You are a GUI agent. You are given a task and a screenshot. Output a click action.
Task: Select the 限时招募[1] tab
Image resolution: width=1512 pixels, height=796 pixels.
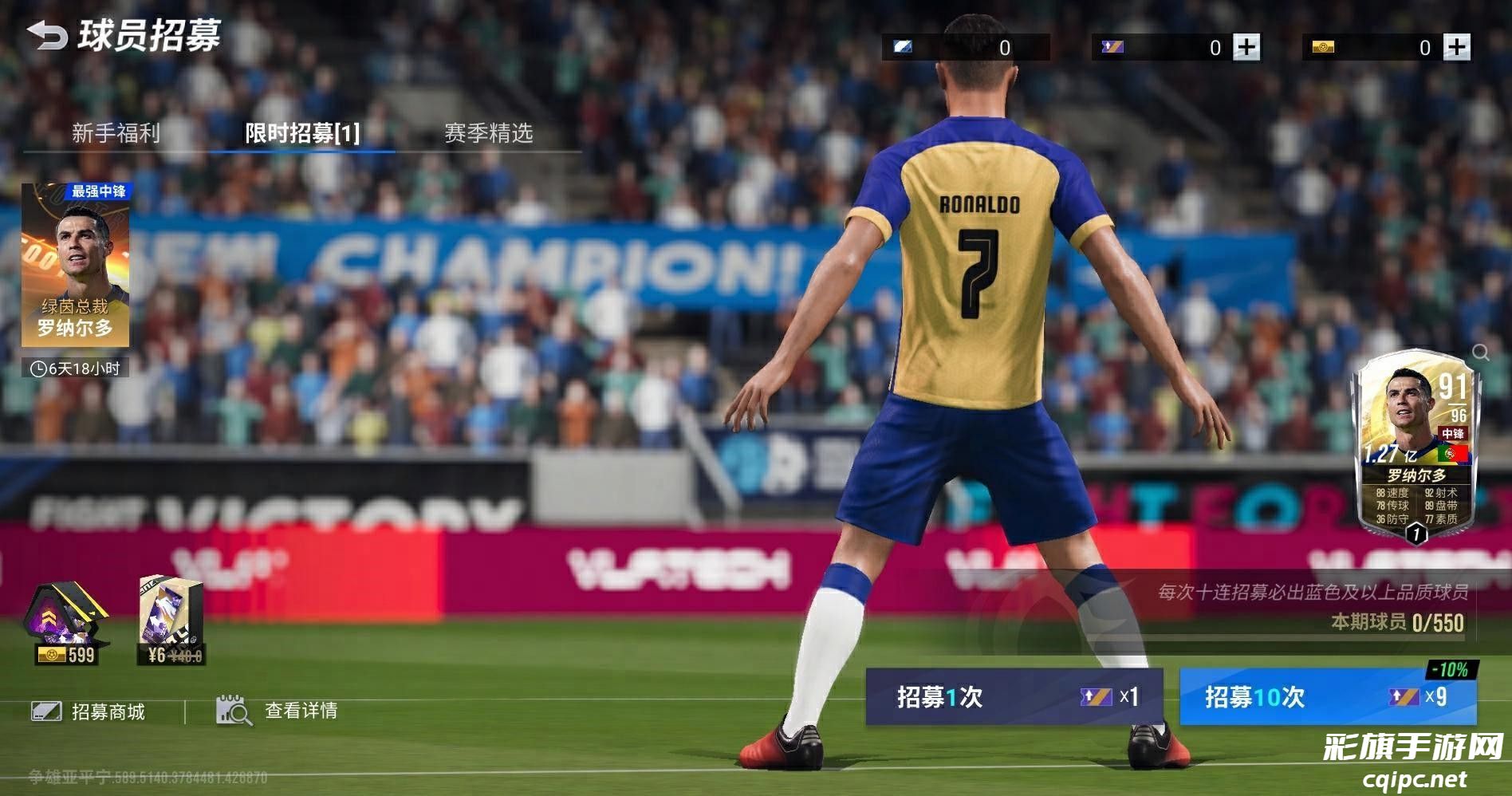coord(302,133)
